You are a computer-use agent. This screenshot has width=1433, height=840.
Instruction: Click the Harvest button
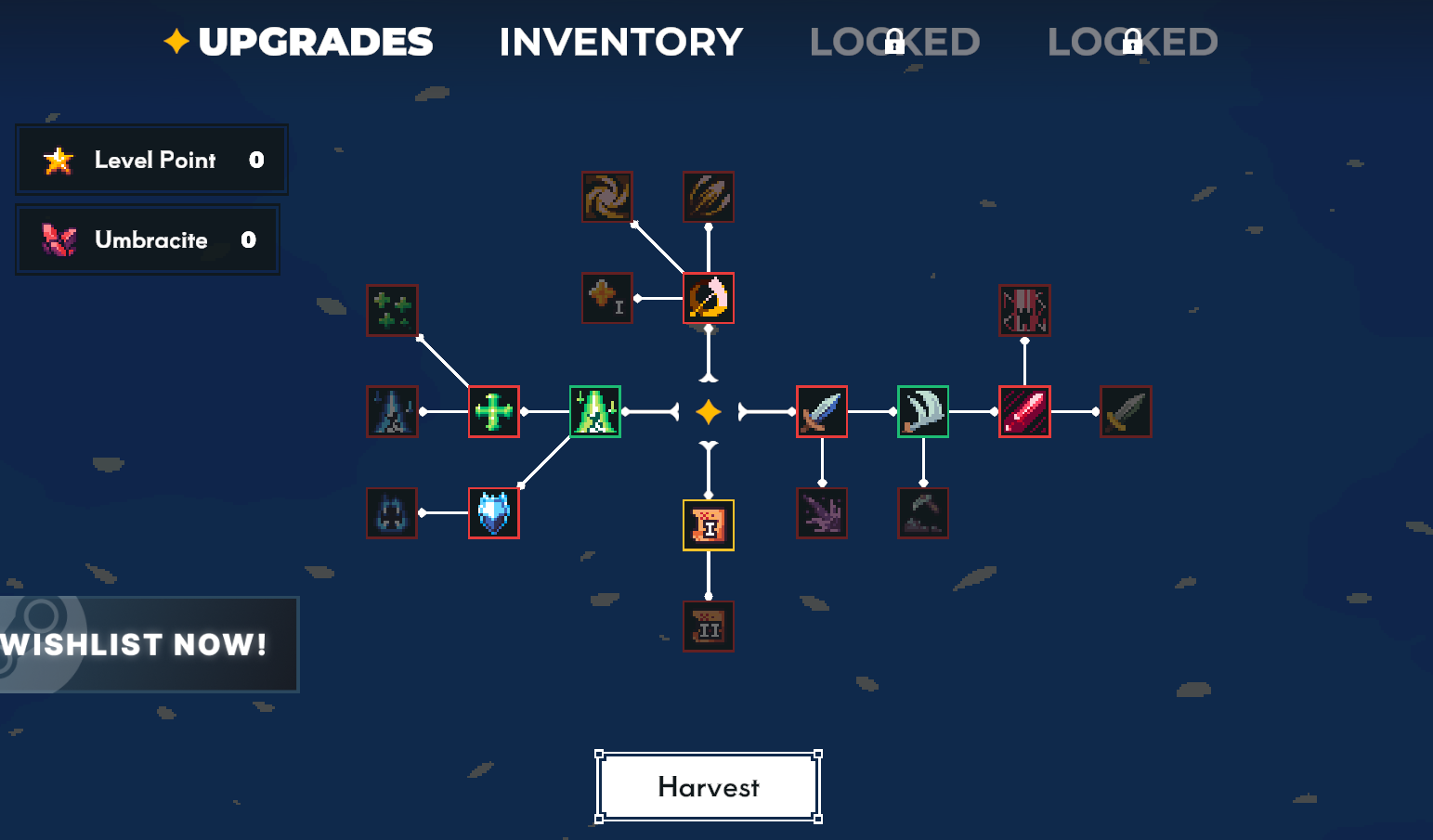click(x=708, y=787)
